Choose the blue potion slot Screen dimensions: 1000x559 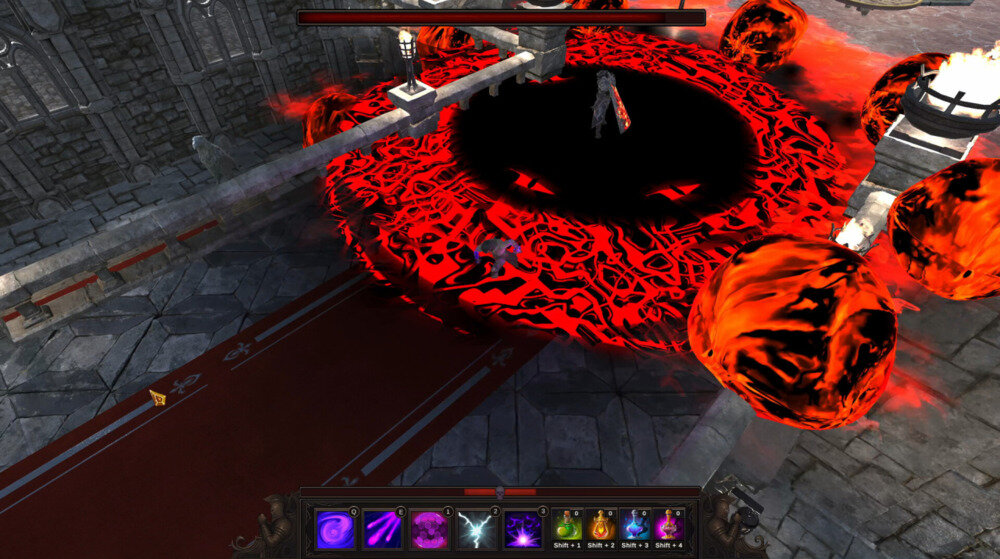click(x=635, y=524)
